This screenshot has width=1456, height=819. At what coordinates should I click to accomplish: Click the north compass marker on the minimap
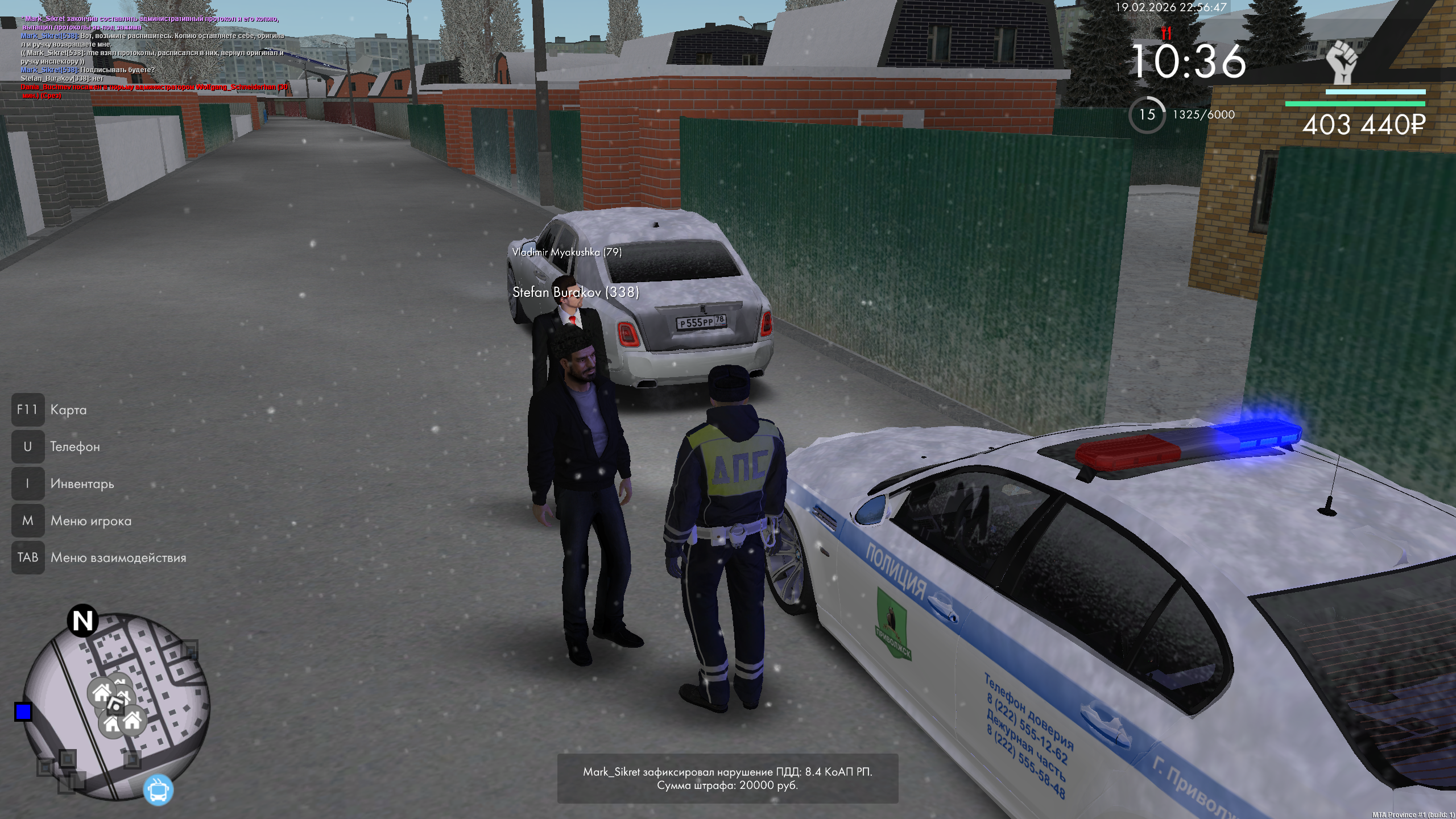point(83,621)
